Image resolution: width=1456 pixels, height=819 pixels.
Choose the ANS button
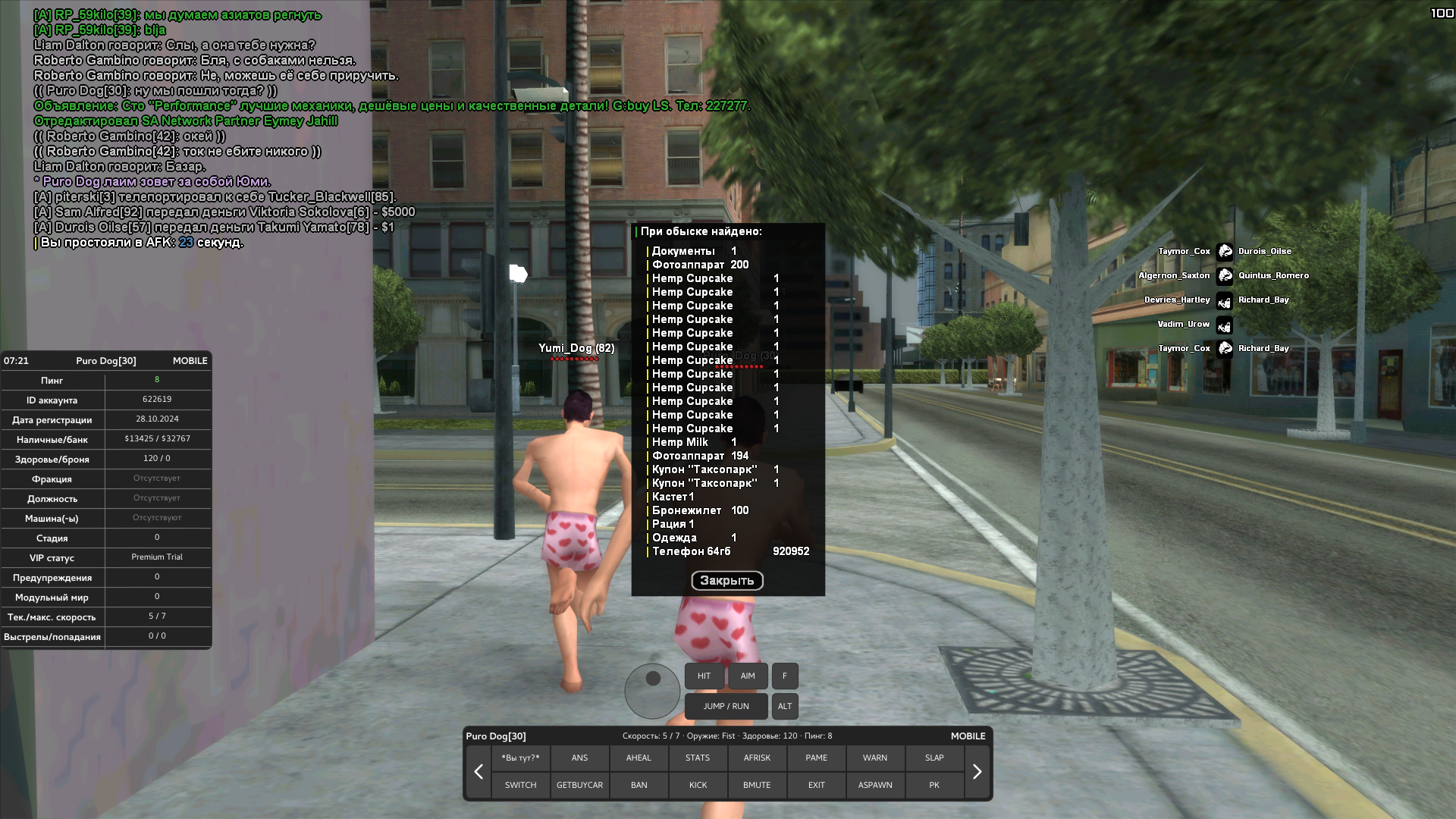579,758
